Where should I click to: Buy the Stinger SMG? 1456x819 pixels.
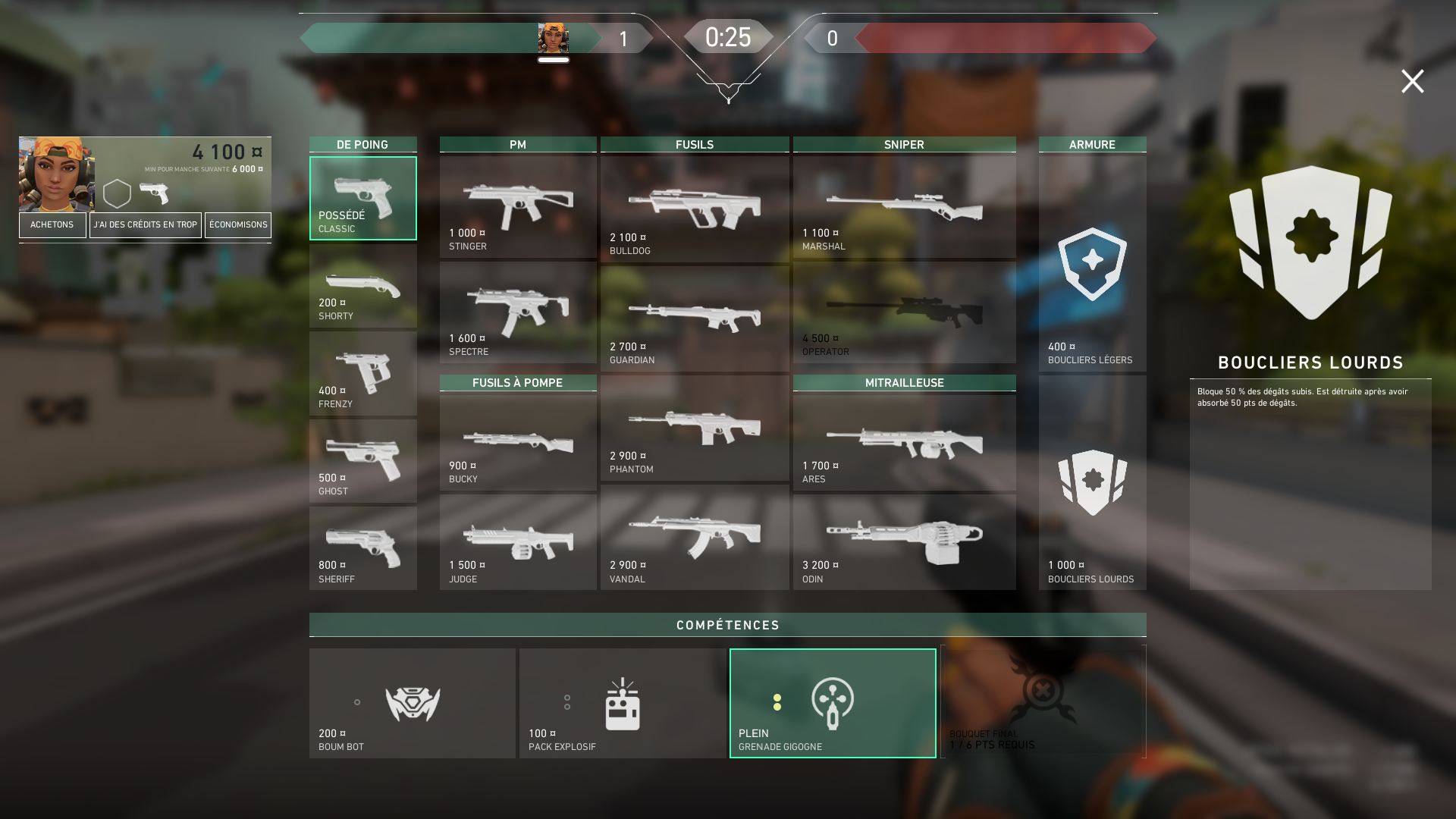pos(518,207)
